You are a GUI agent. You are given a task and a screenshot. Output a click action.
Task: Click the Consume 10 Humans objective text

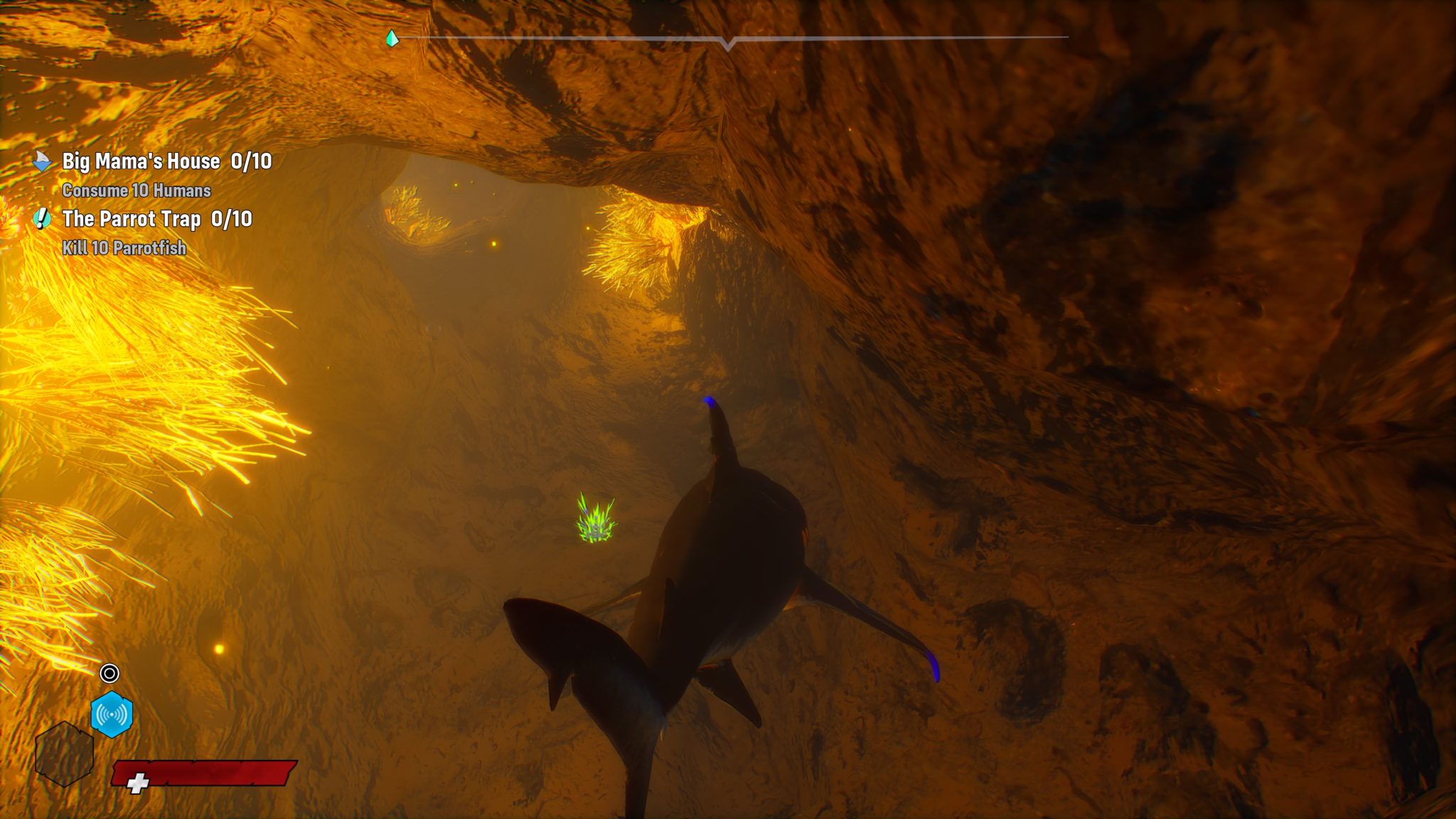click(136, 191)
